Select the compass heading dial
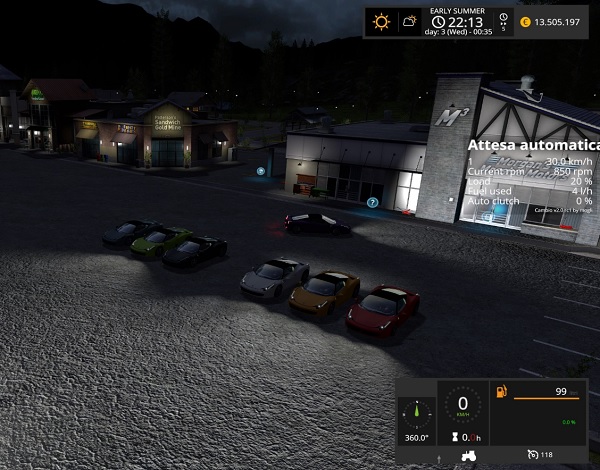Image resolution: width=600 pixels, height=470 pixels. [416, 413]
